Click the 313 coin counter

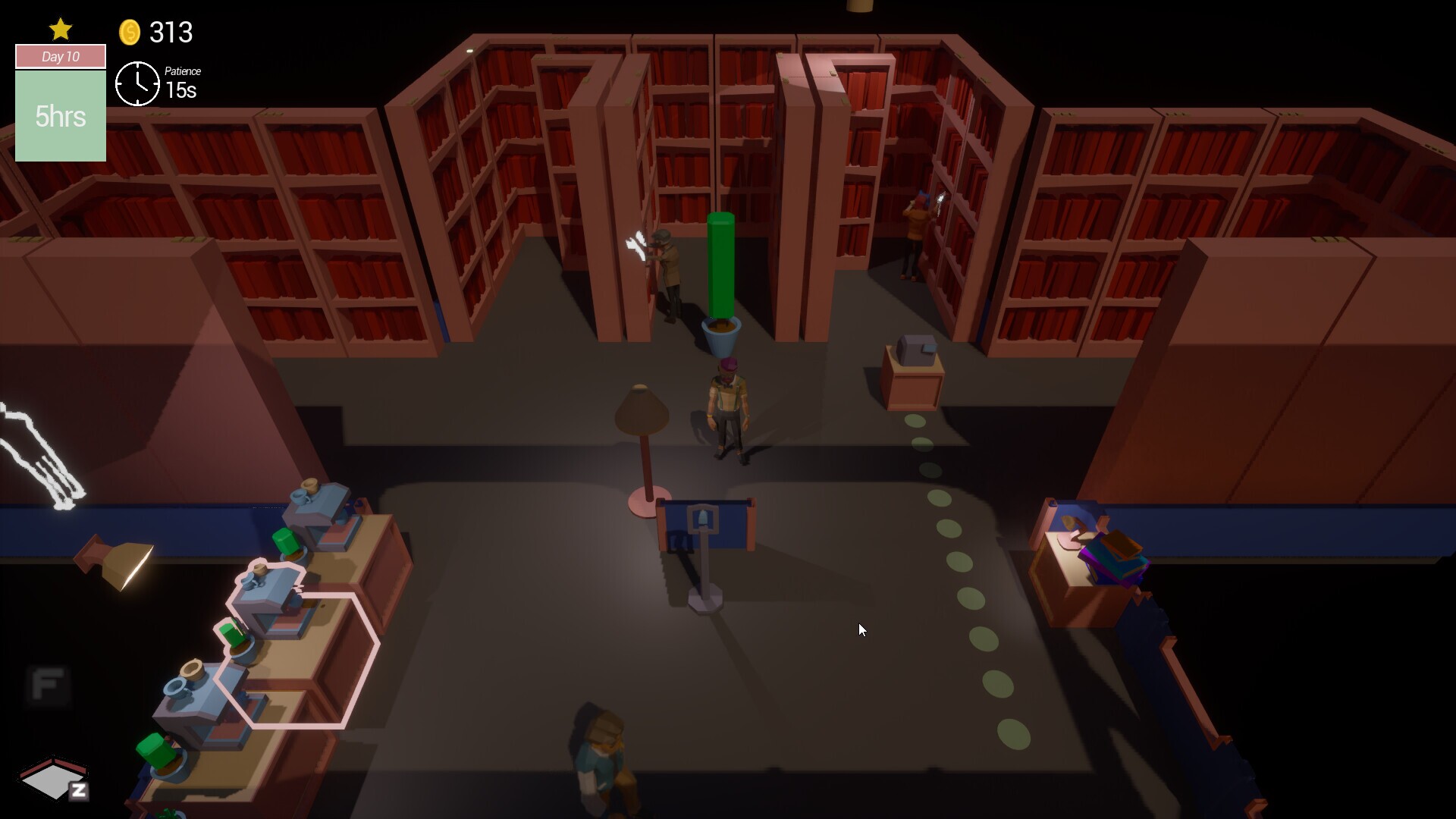[x=171, y=33]
